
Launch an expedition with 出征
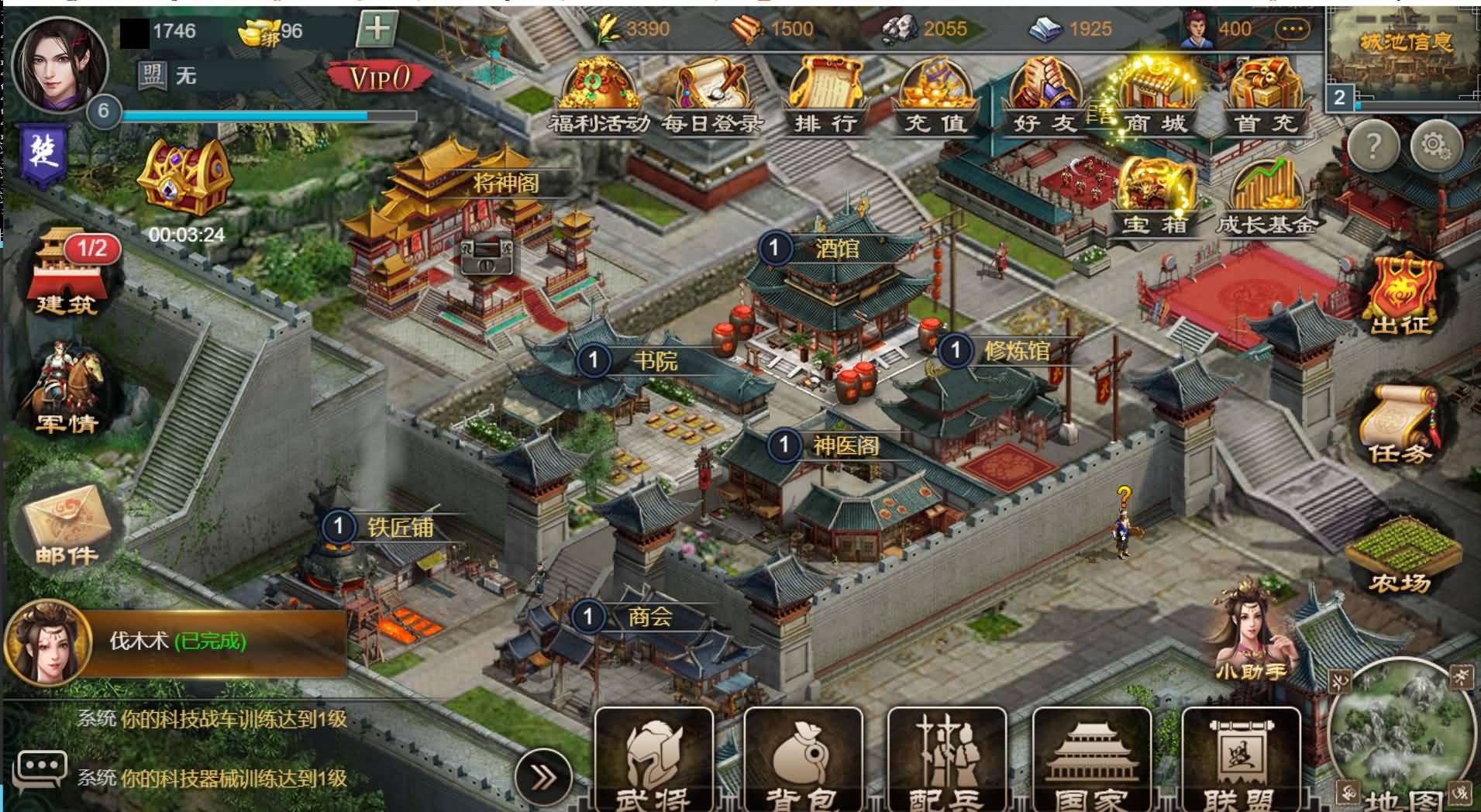tap(1400, 294)
